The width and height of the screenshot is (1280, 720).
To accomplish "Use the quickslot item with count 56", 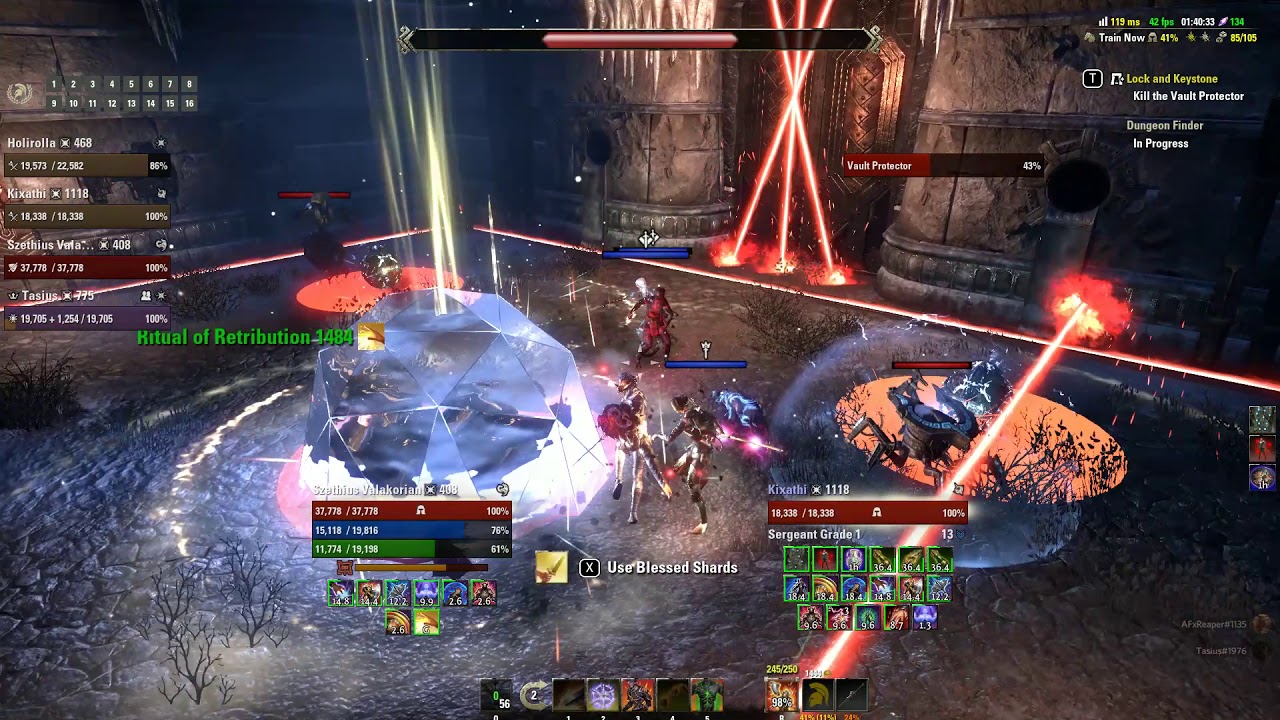I will (497, 695).
